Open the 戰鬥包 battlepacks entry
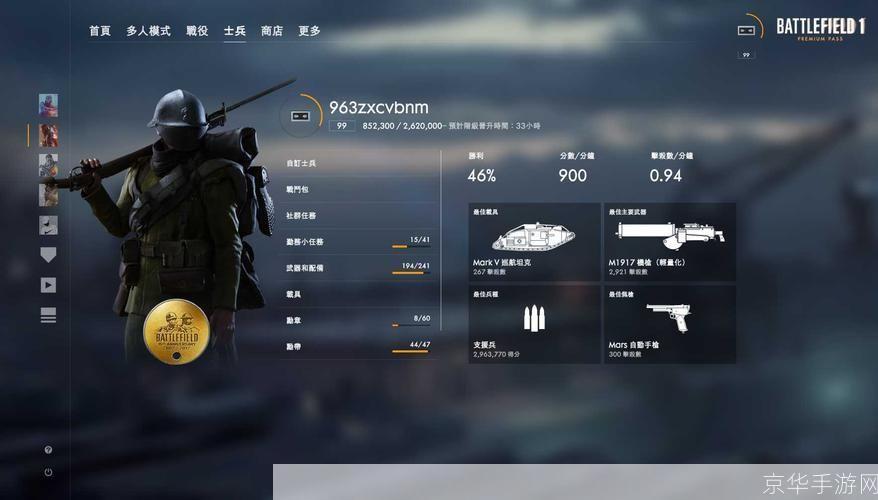Screen dimensions: 878x500 tap(360, 189)
